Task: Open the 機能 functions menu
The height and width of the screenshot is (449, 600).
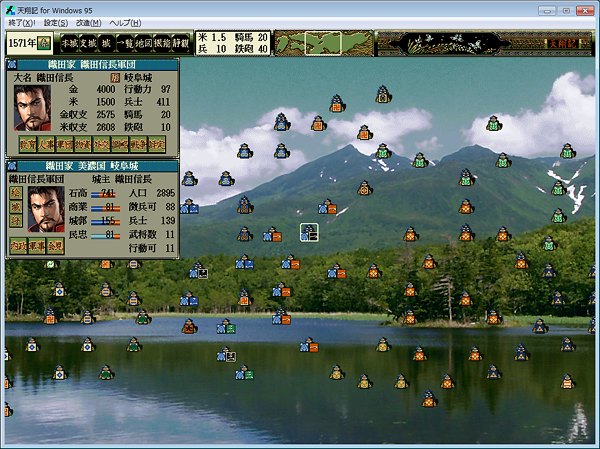Action: pos(162,43)
